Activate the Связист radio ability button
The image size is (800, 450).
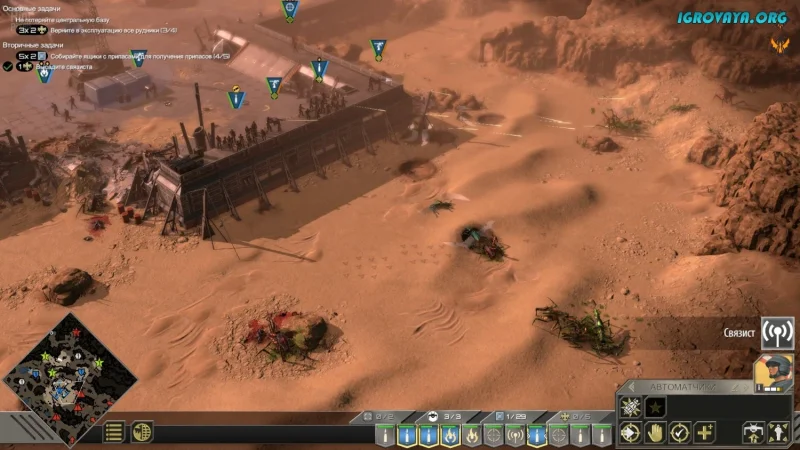coord(777,332)
